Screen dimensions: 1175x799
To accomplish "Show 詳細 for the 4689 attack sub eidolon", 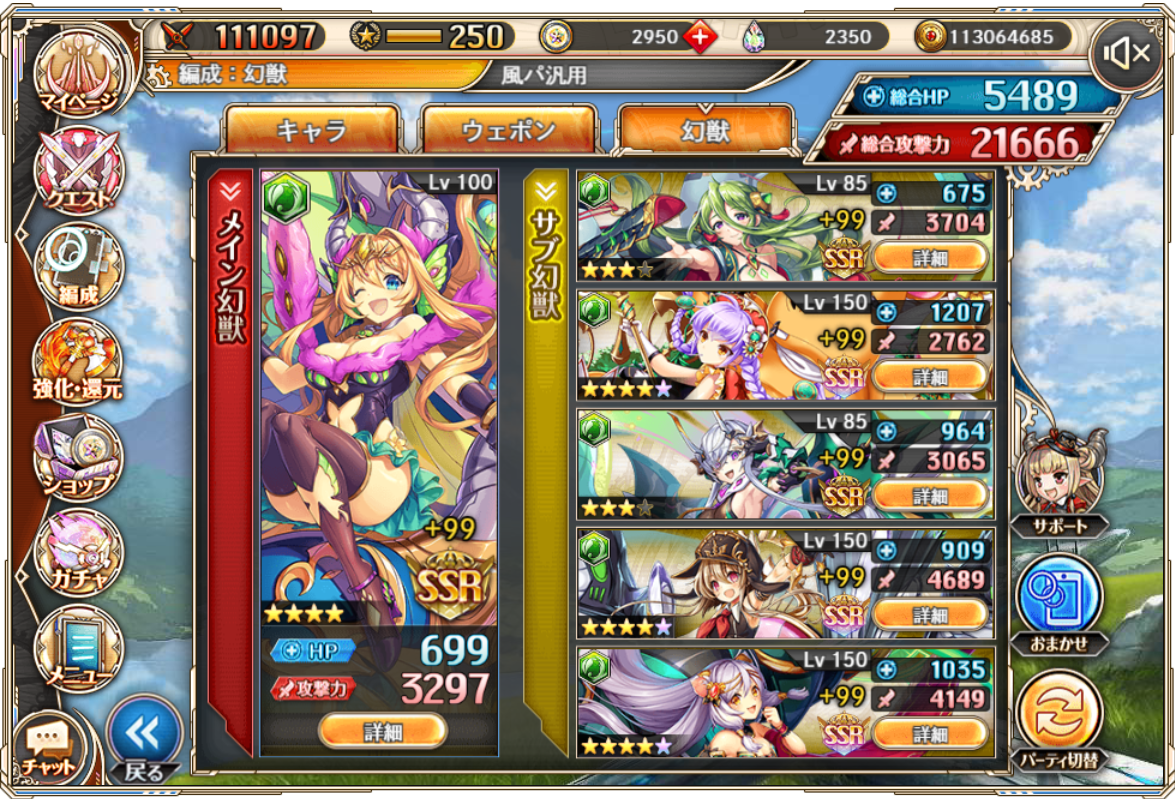I will tap(930, 615).
